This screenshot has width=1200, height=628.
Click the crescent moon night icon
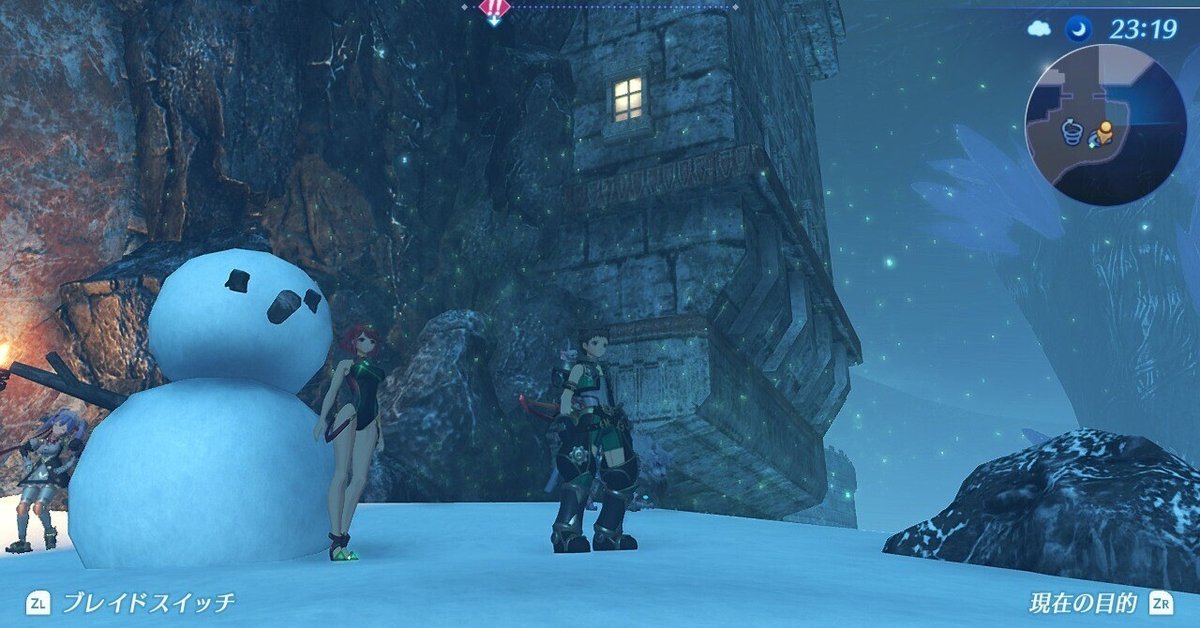click(x=1076, y=29)
